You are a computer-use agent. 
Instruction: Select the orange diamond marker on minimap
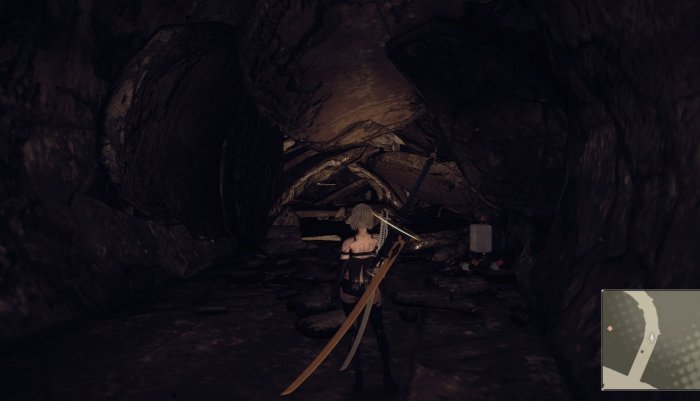tap(608, 329)
